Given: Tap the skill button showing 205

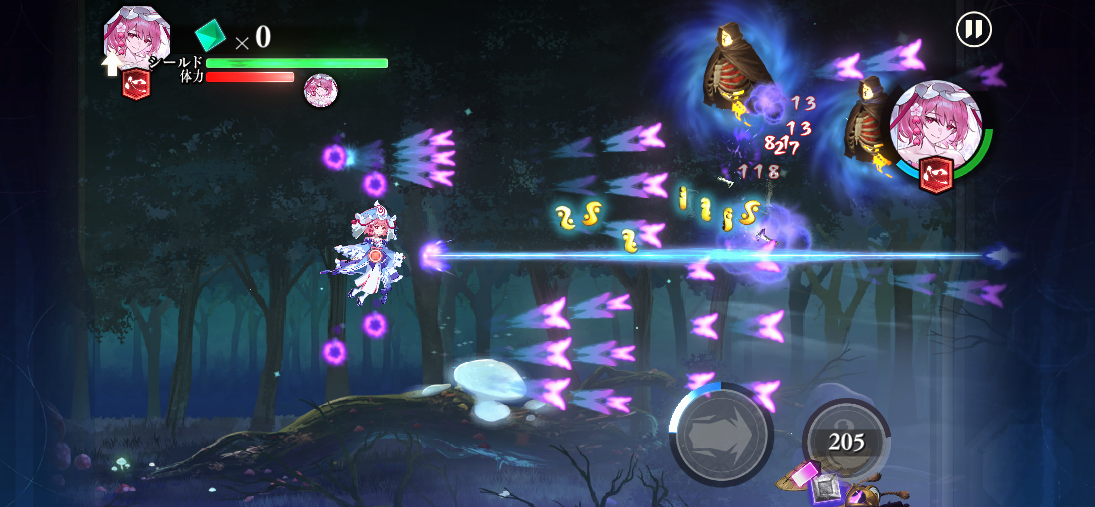Looking at the screenshot, I should click(x=846, y=440).
